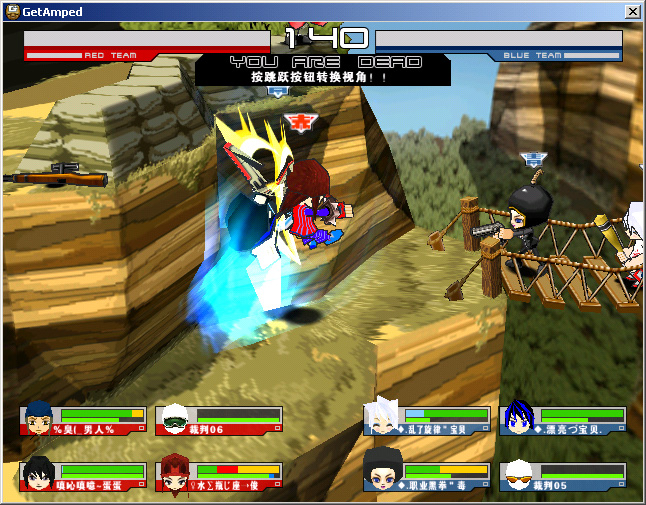646x505 pixels.
Task: Select red team player 裁判06's panel
Action: click(x=218, y=420)
